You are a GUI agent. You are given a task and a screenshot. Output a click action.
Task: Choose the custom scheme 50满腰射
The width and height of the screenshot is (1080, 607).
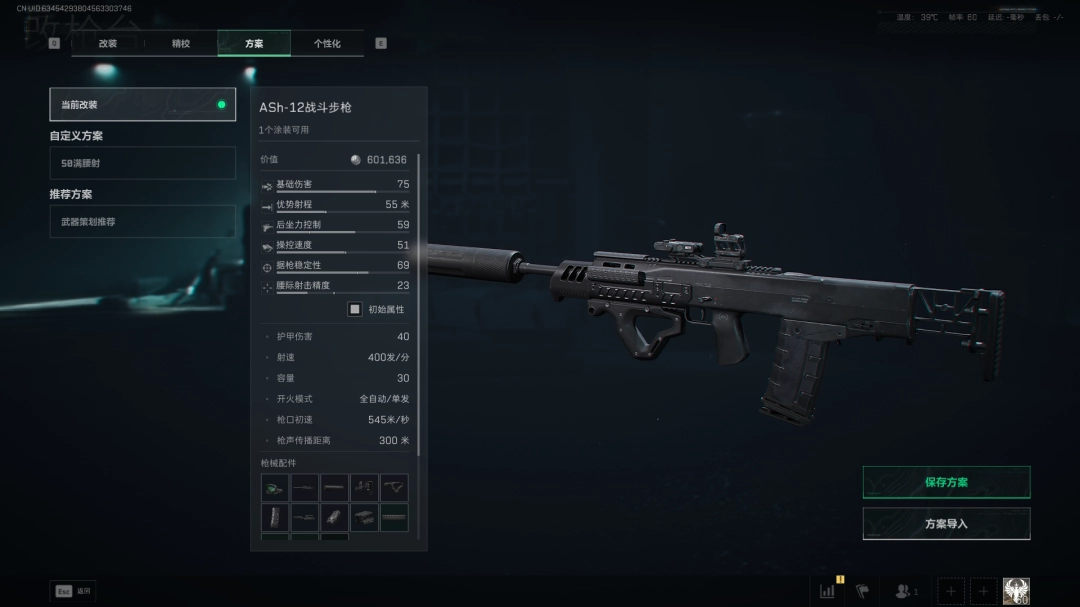pos(142,162)
